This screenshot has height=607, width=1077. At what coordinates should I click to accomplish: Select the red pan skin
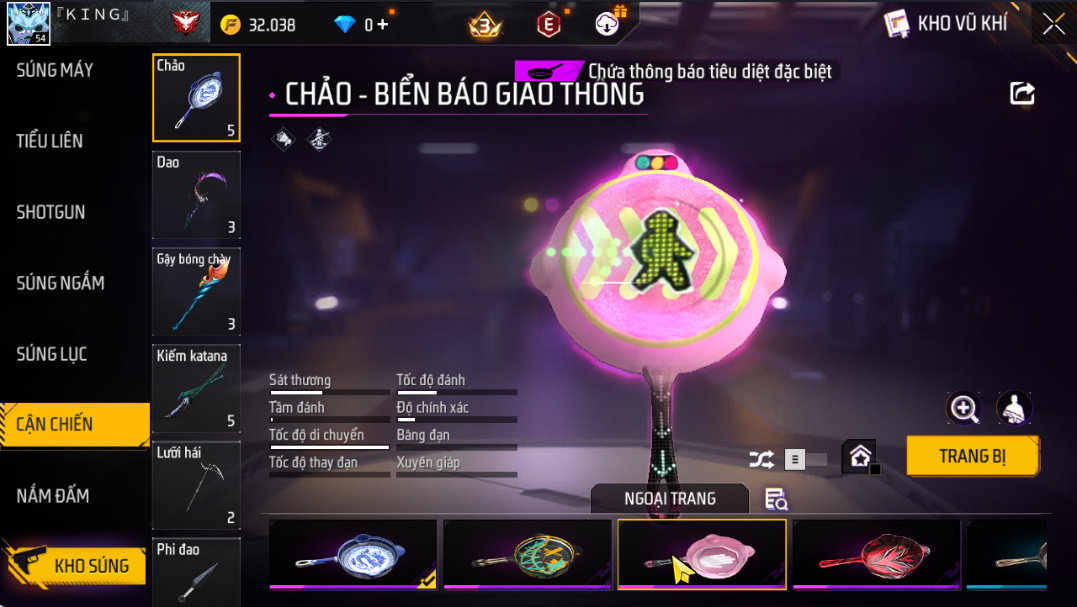point(876,554)
